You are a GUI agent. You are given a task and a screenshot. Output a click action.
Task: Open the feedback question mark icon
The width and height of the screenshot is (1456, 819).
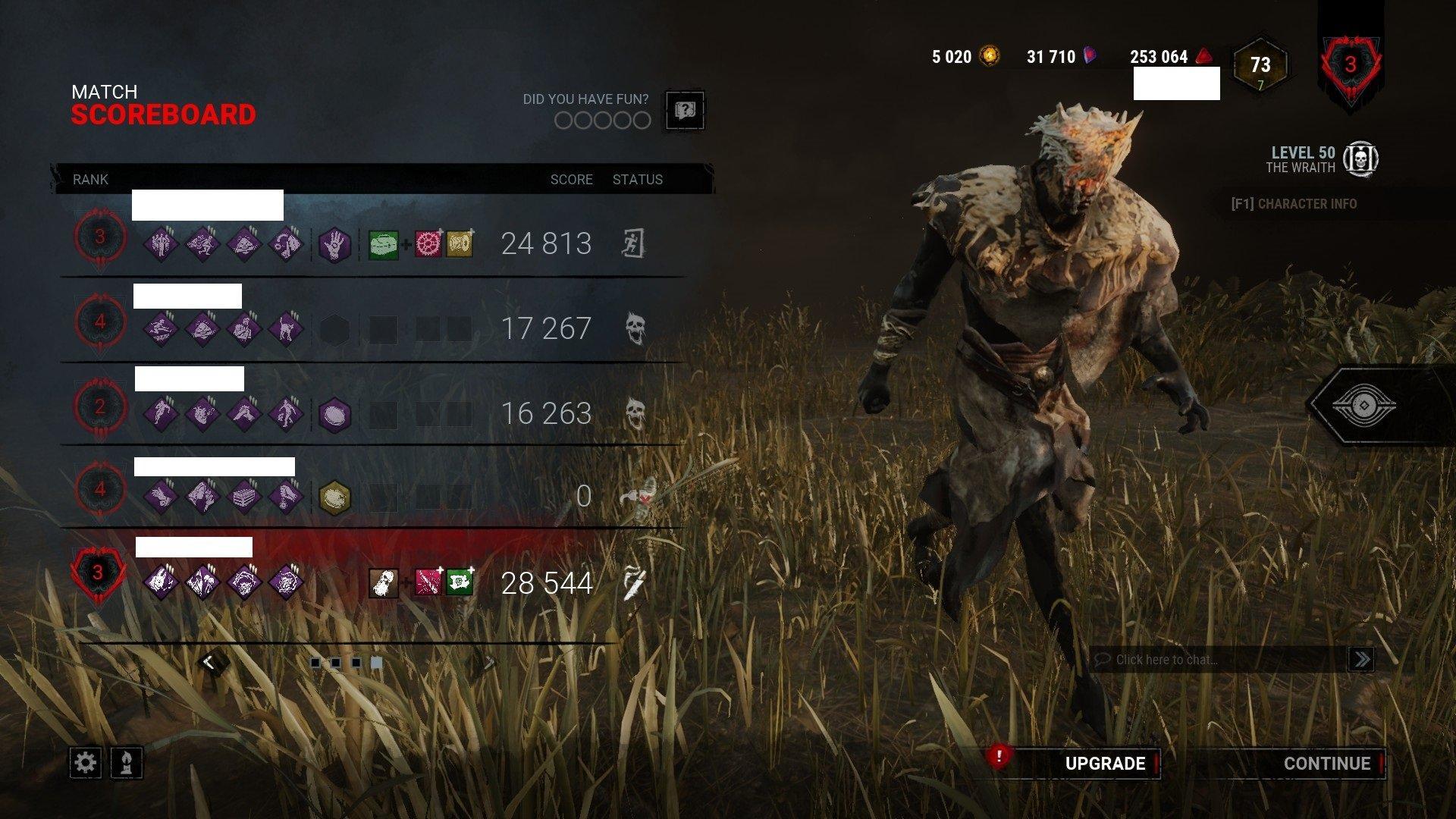pos(684,111)
